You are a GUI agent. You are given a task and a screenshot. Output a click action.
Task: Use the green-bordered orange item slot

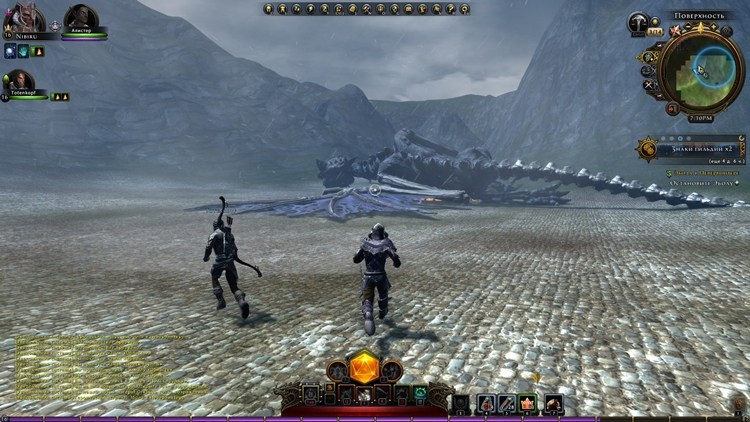click(527, 404)
